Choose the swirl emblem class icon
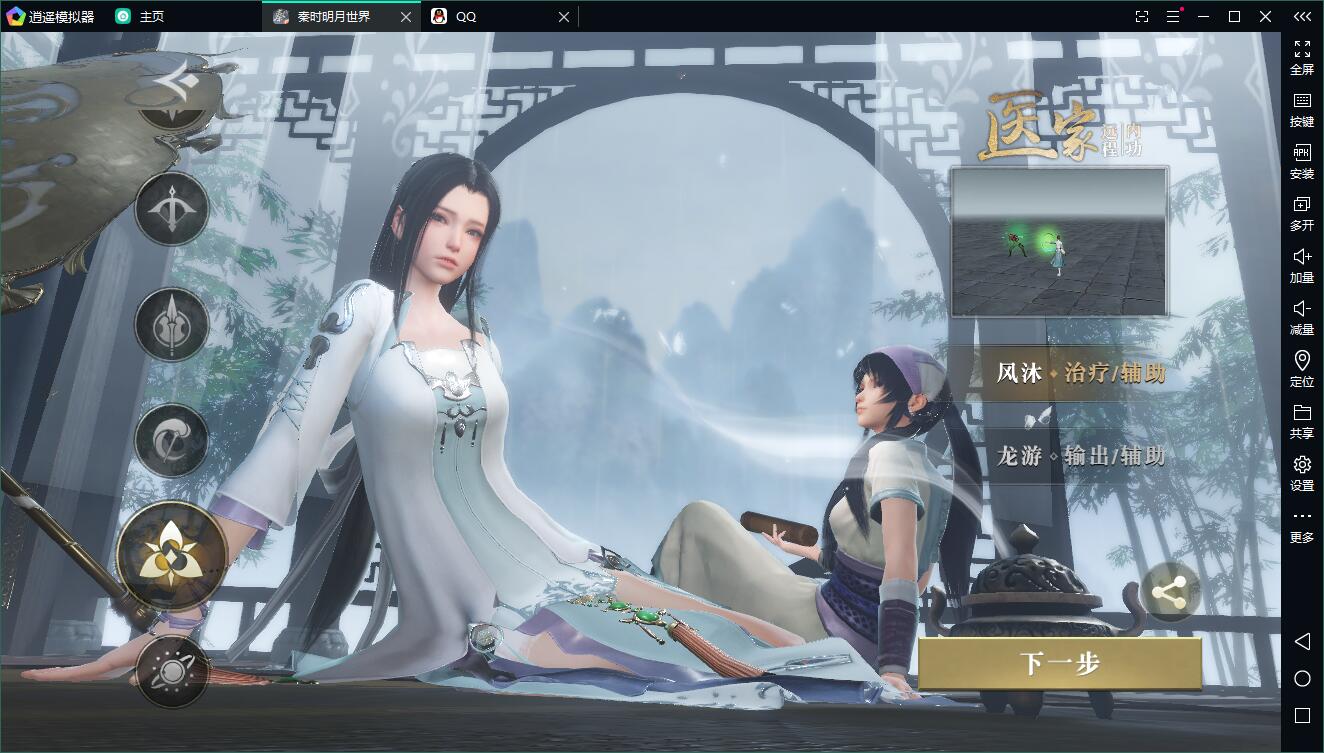Image resolution: width=1324 pixels, height=753 pixels. point(172,440)
